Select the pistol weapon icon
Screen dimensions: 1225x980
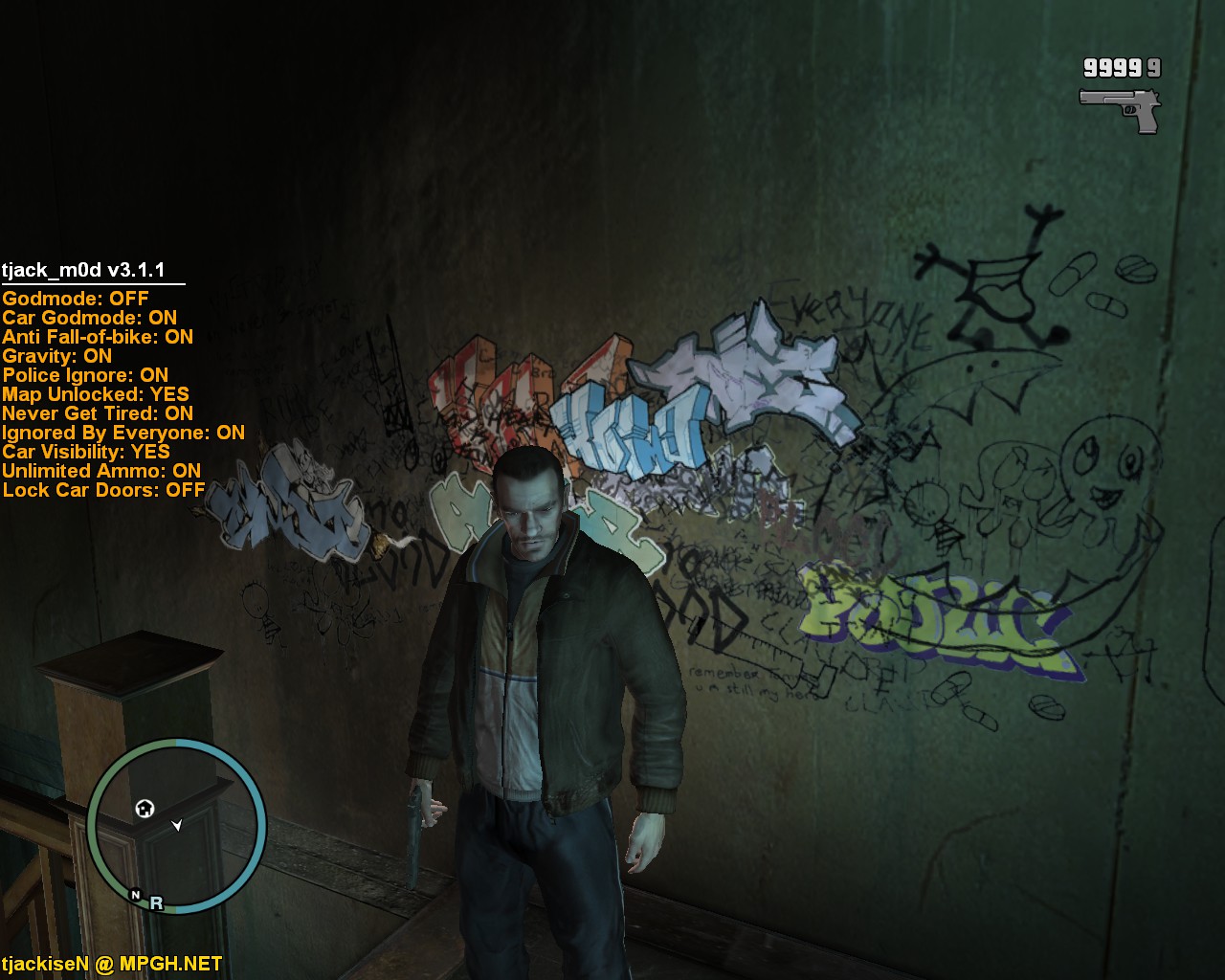pos(1120,109)
